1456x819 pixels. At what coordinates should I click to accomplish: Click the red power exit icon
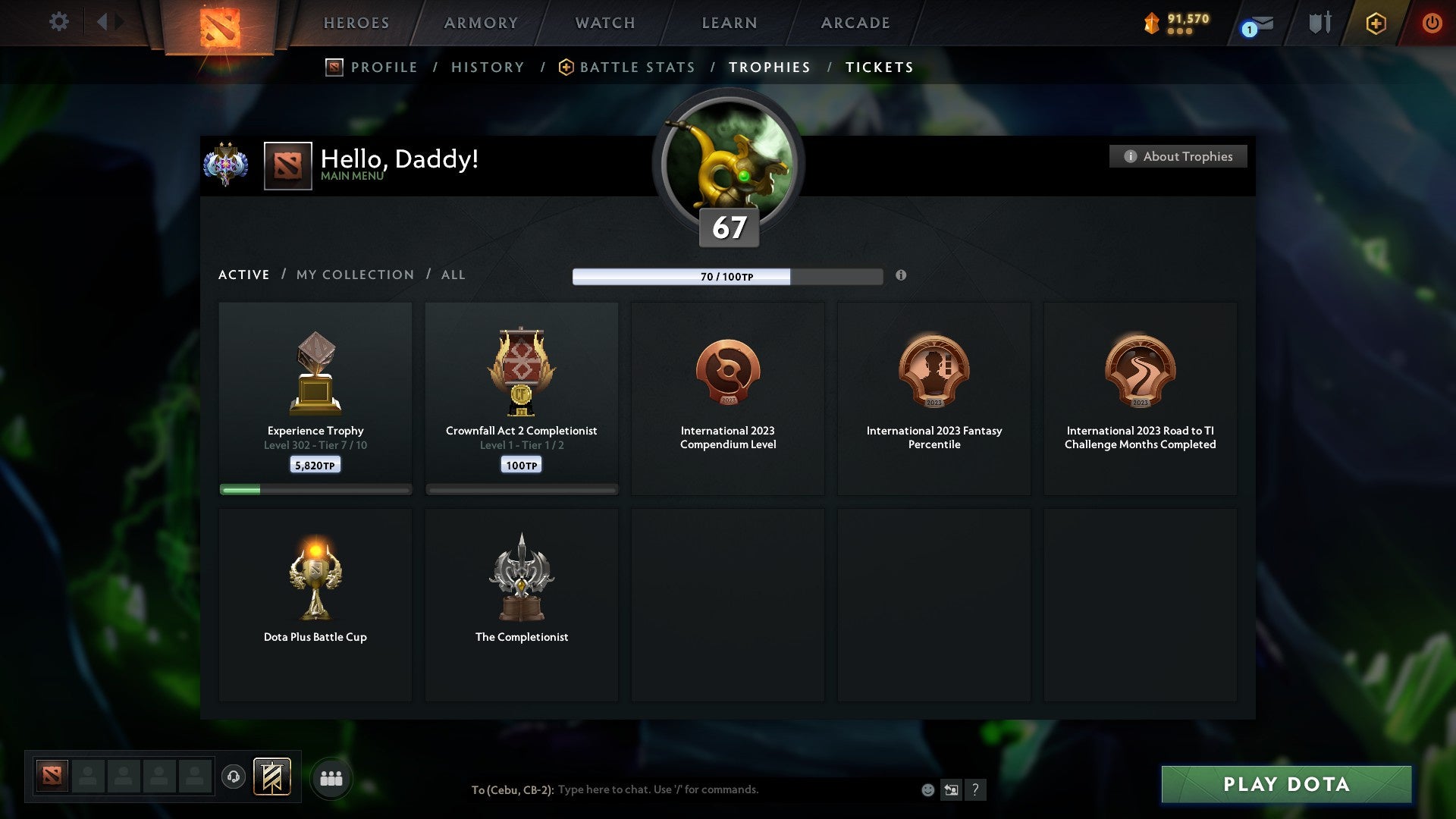coord(1432,22)
